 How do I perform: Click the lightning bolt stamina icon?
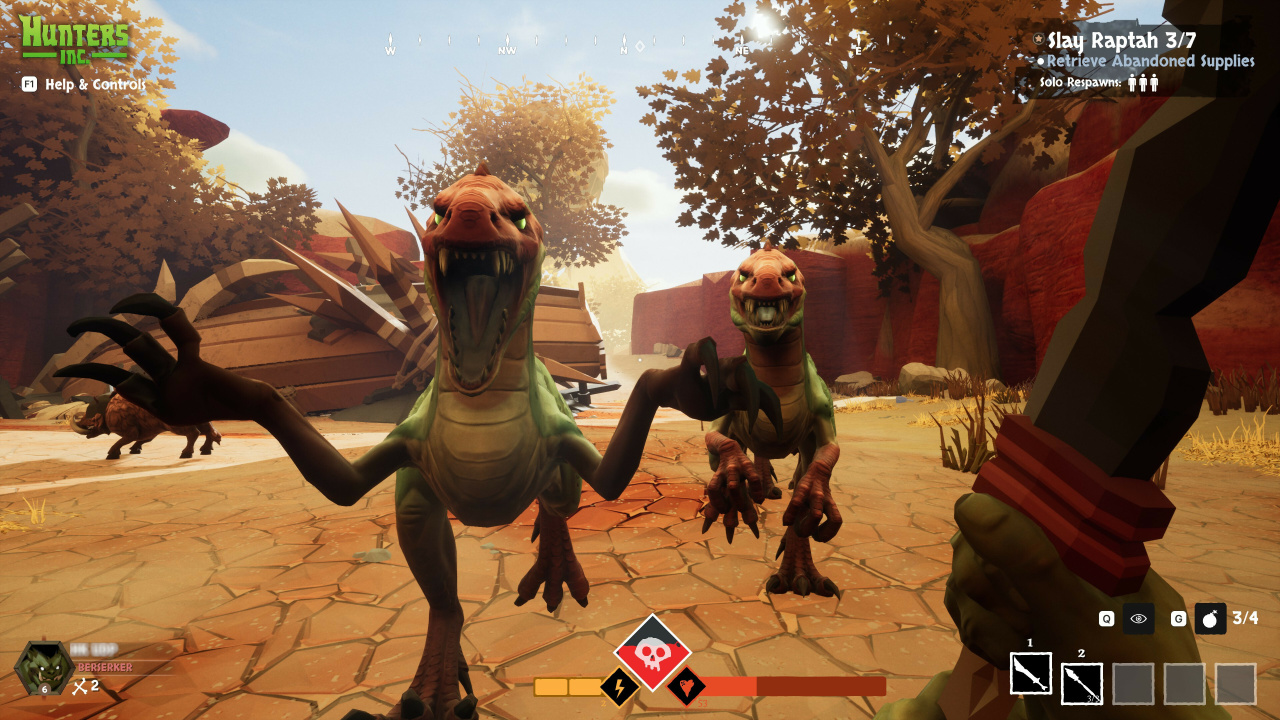(619, 687)
